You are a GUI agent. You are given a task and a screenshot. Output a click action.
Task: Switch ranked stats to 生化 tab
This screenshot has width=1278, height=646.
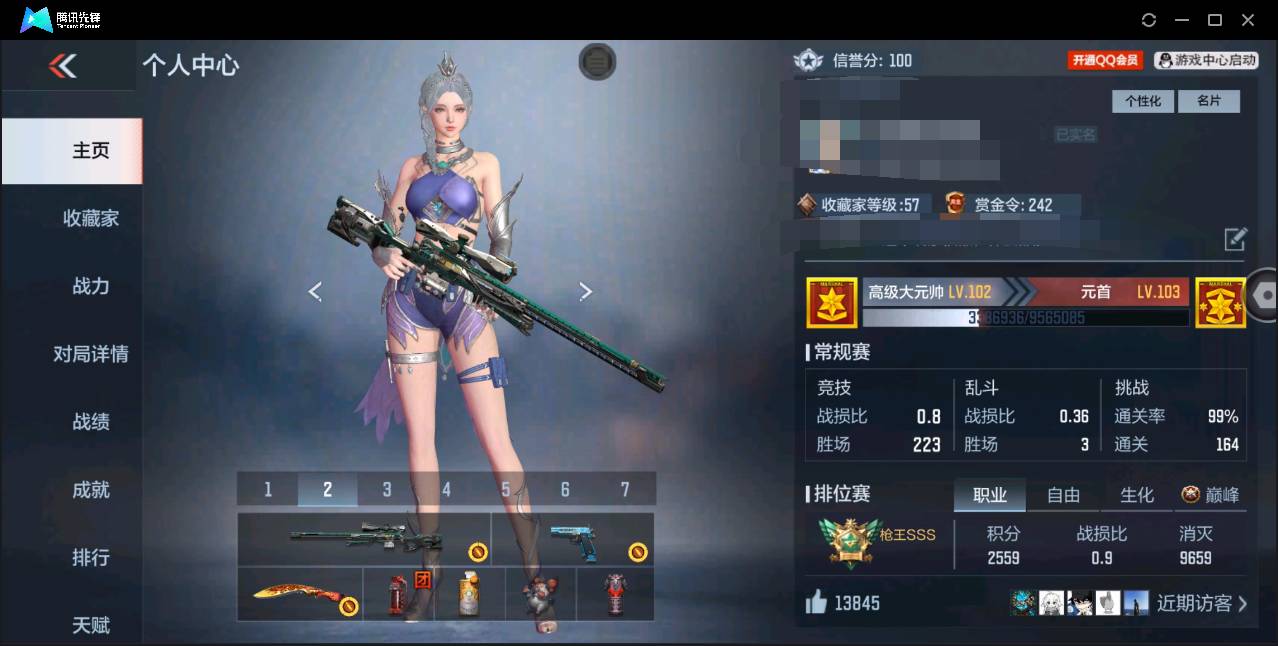tap(1137, 495)
